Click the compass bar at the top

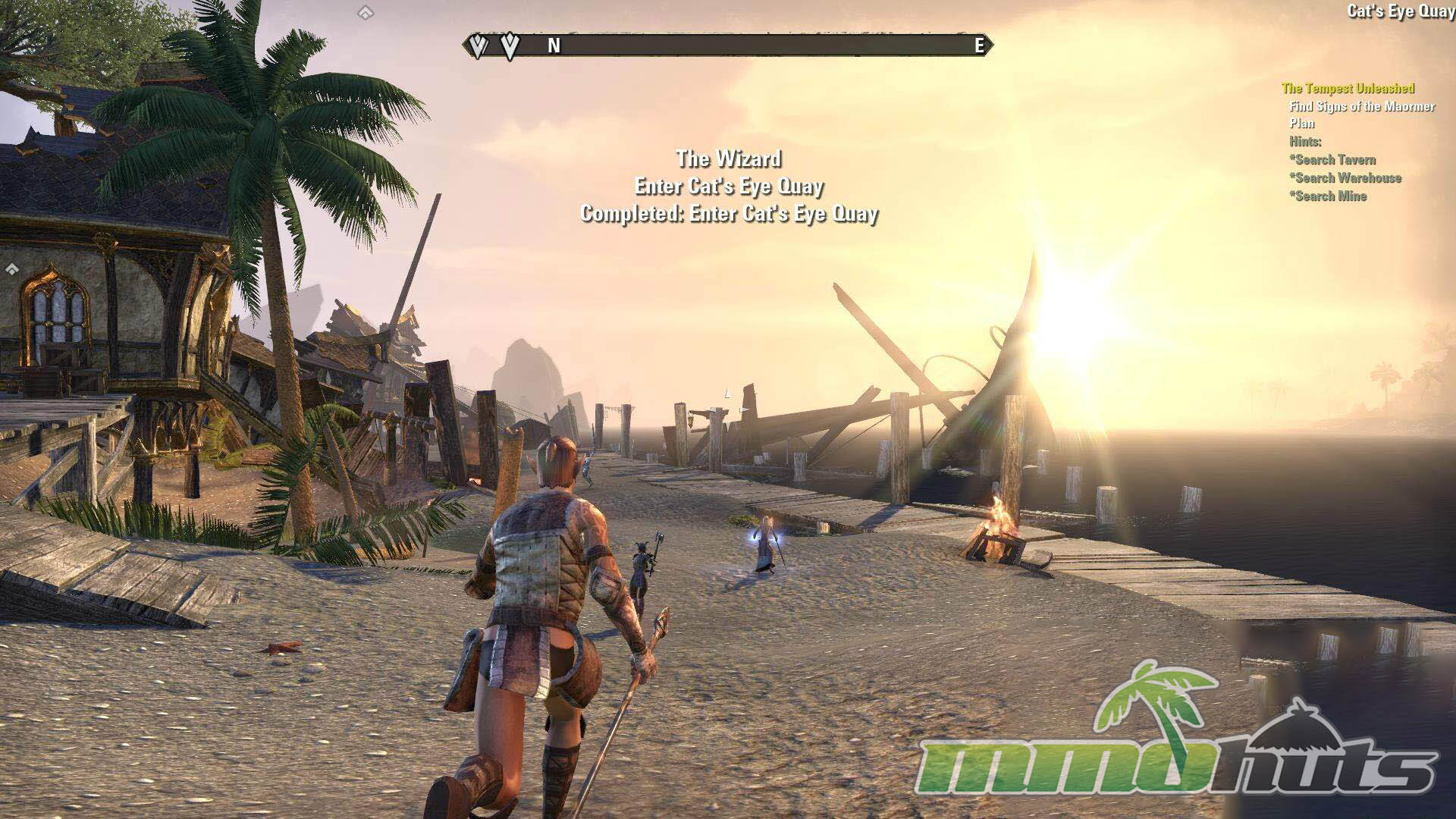(x=728, y=46)
